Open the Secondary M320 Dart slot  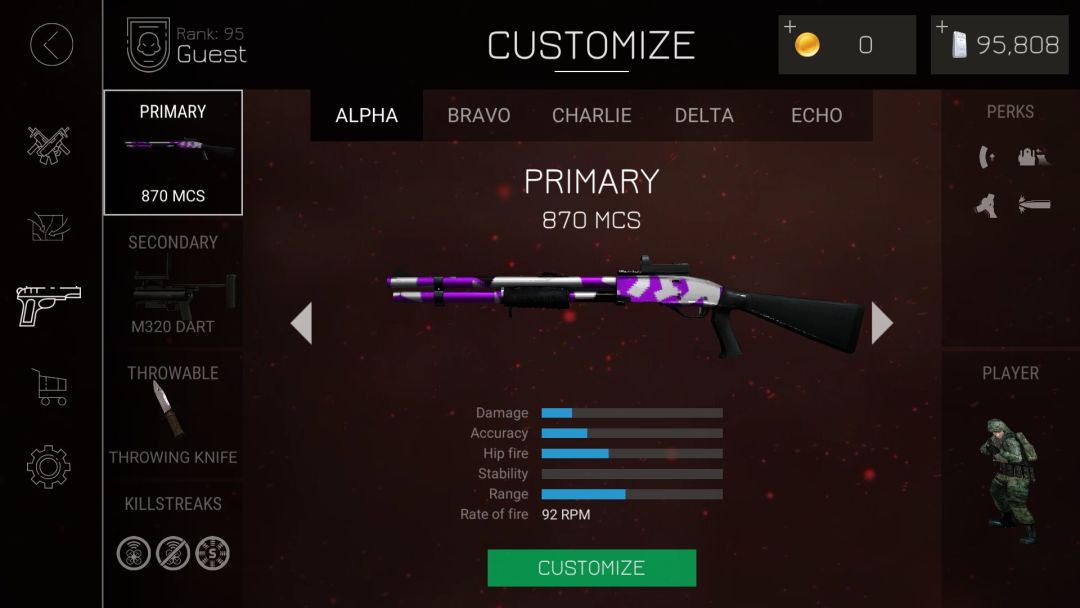click(173, 285)
